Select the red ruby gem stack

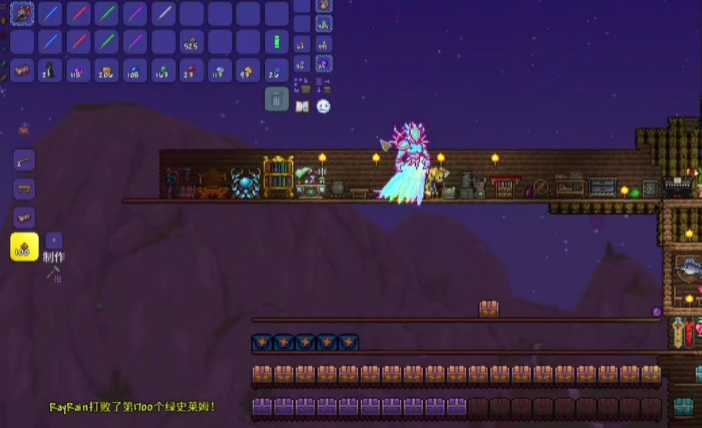click(191, 70)
